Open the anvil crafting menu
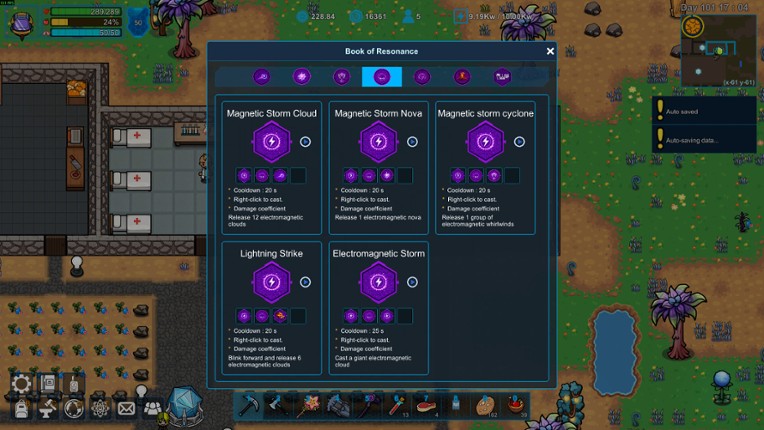 pyautogui.click(x=47, y=409)
